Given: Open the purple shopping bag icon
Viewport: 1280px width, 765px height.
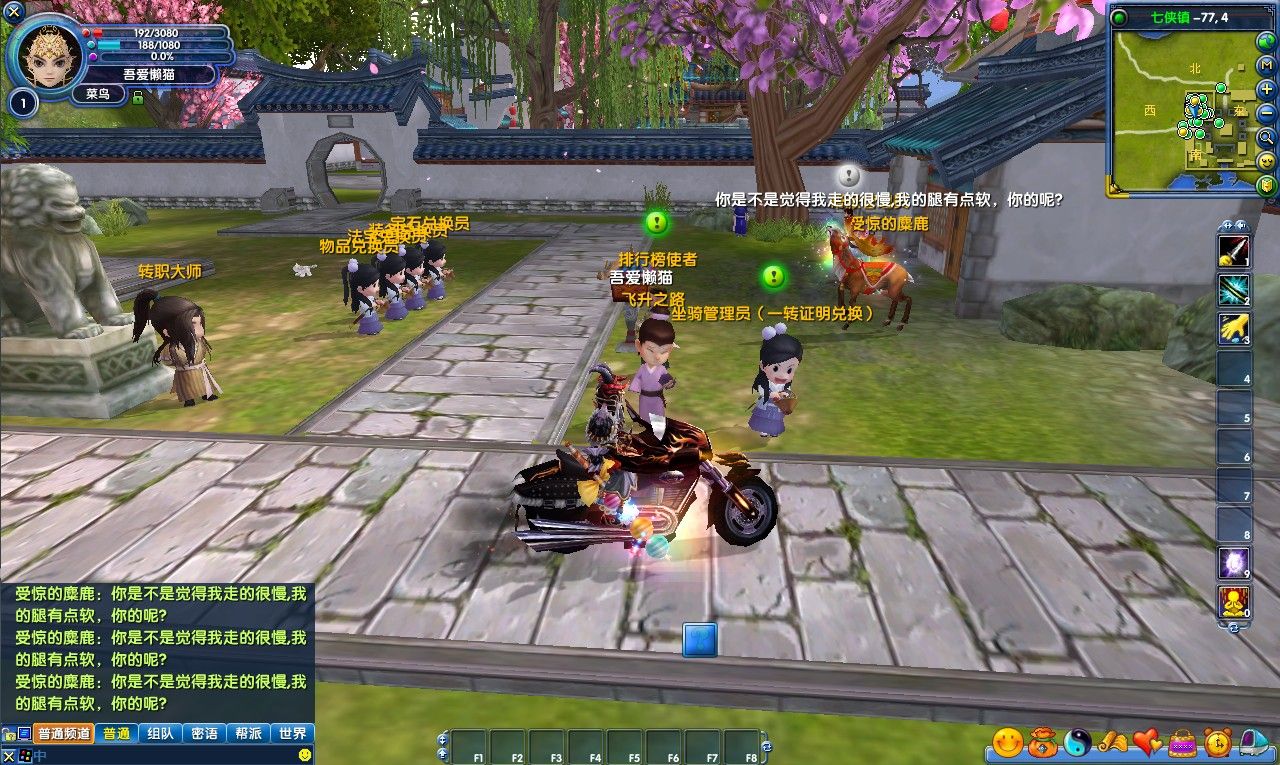Looking at the screenshot, I should pyautogui.click(x=1183, y=742).
